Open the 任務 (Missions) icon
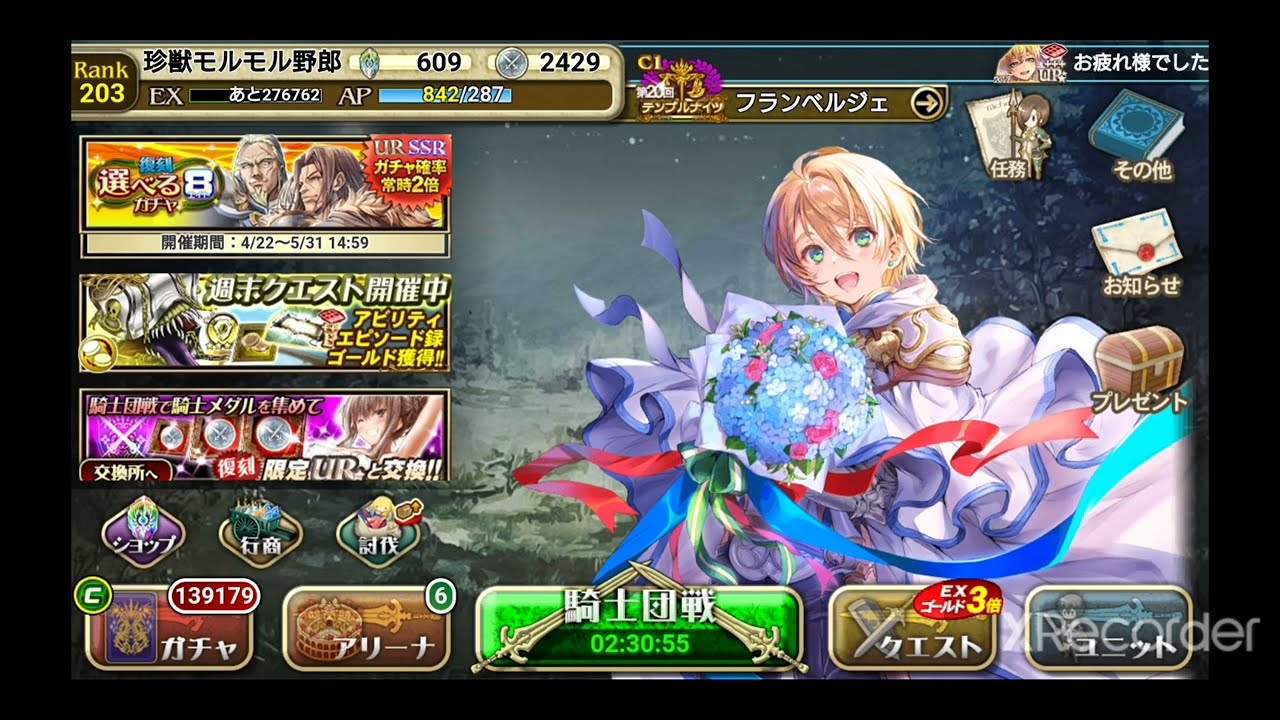The height and width of the screenshot is (720, 1280). [x=1010, y=140]
